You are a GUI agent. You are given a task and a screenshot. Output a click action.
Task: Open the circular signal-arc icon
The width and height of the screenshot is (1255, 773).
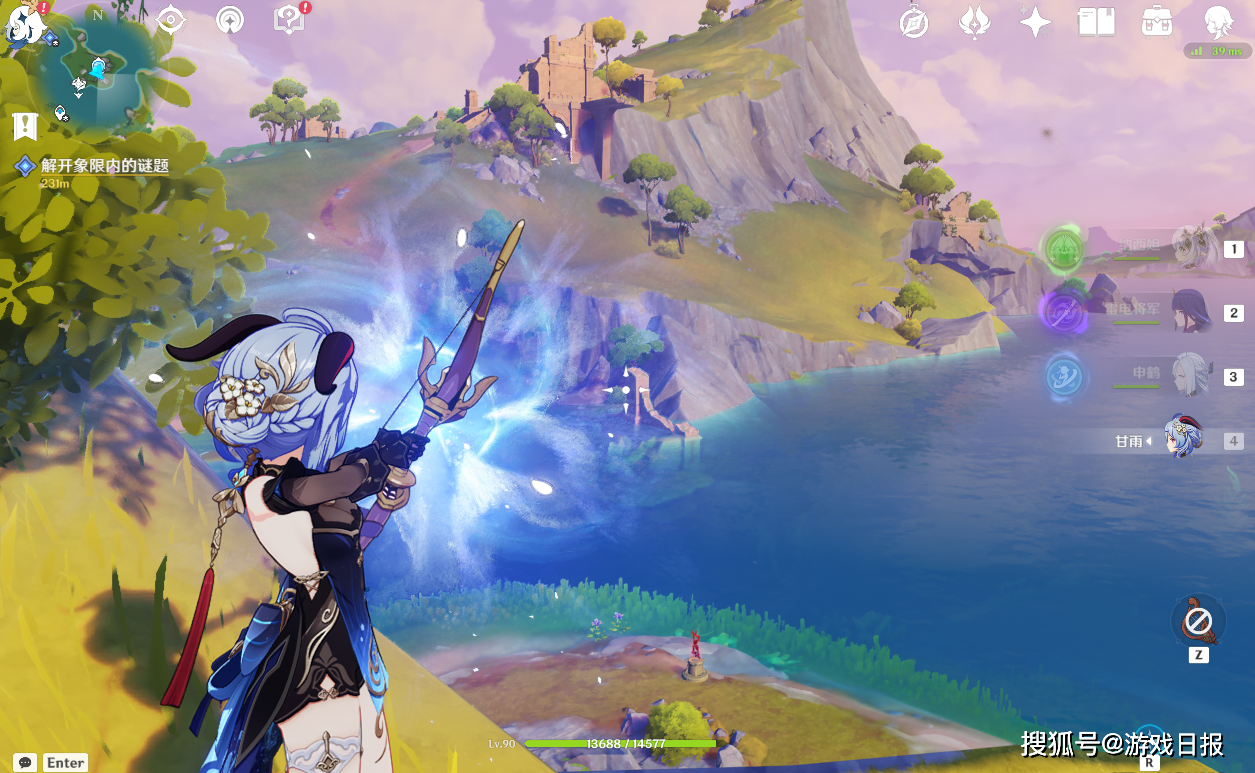pos(230,20)
